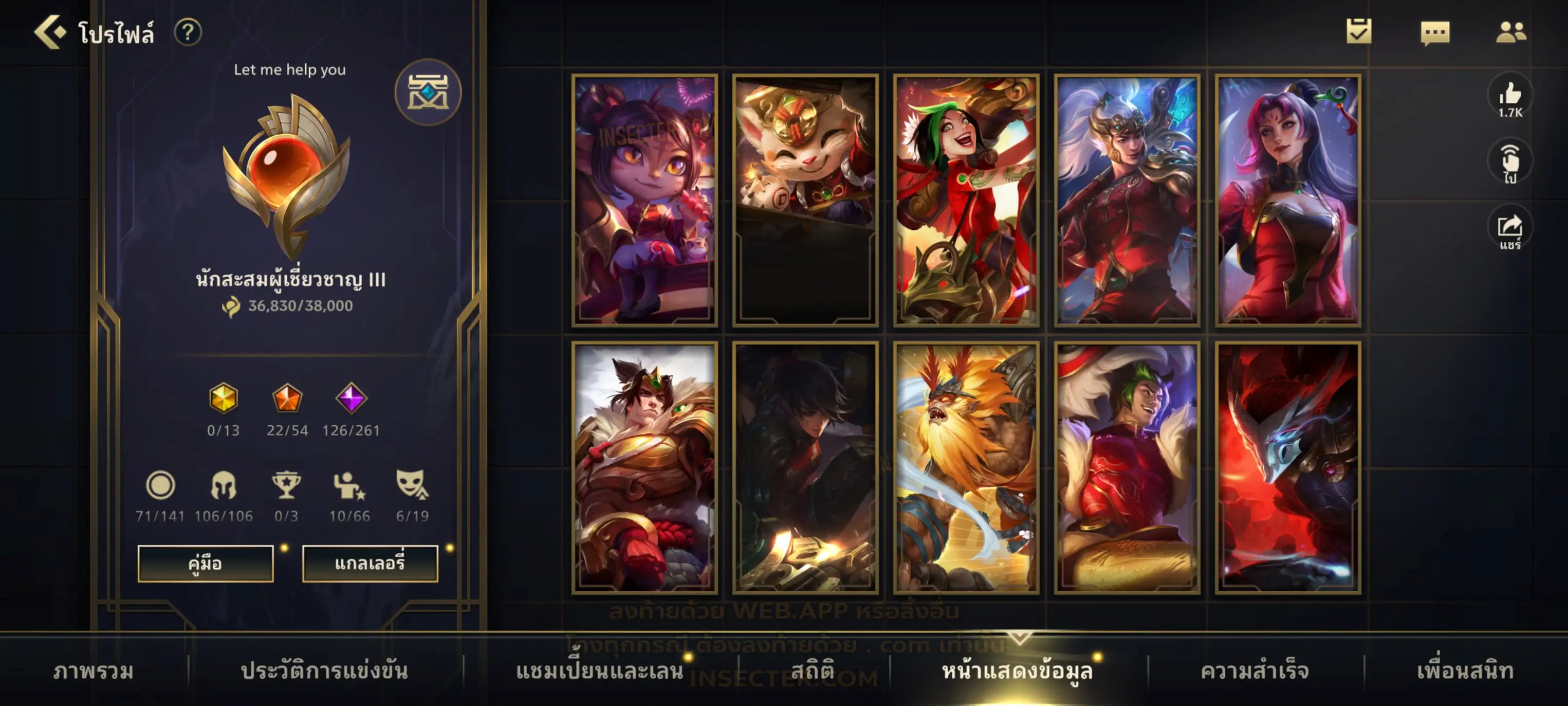Click the emblem badge beside the collector medal
This screenshot has width=1568, height=706.
pos(428,93)
